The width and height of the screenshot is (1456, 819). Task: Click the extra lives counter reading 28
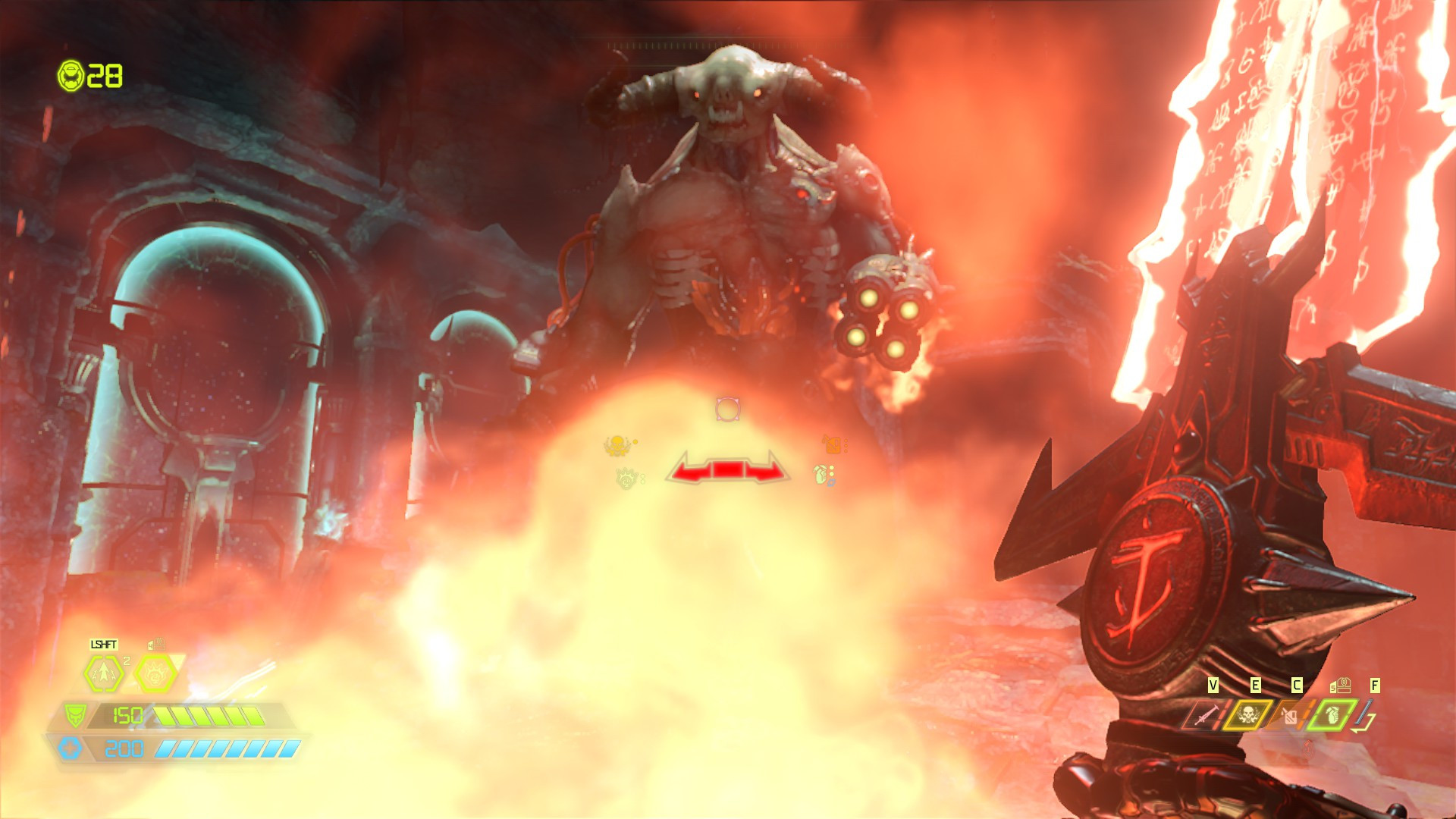106,76
